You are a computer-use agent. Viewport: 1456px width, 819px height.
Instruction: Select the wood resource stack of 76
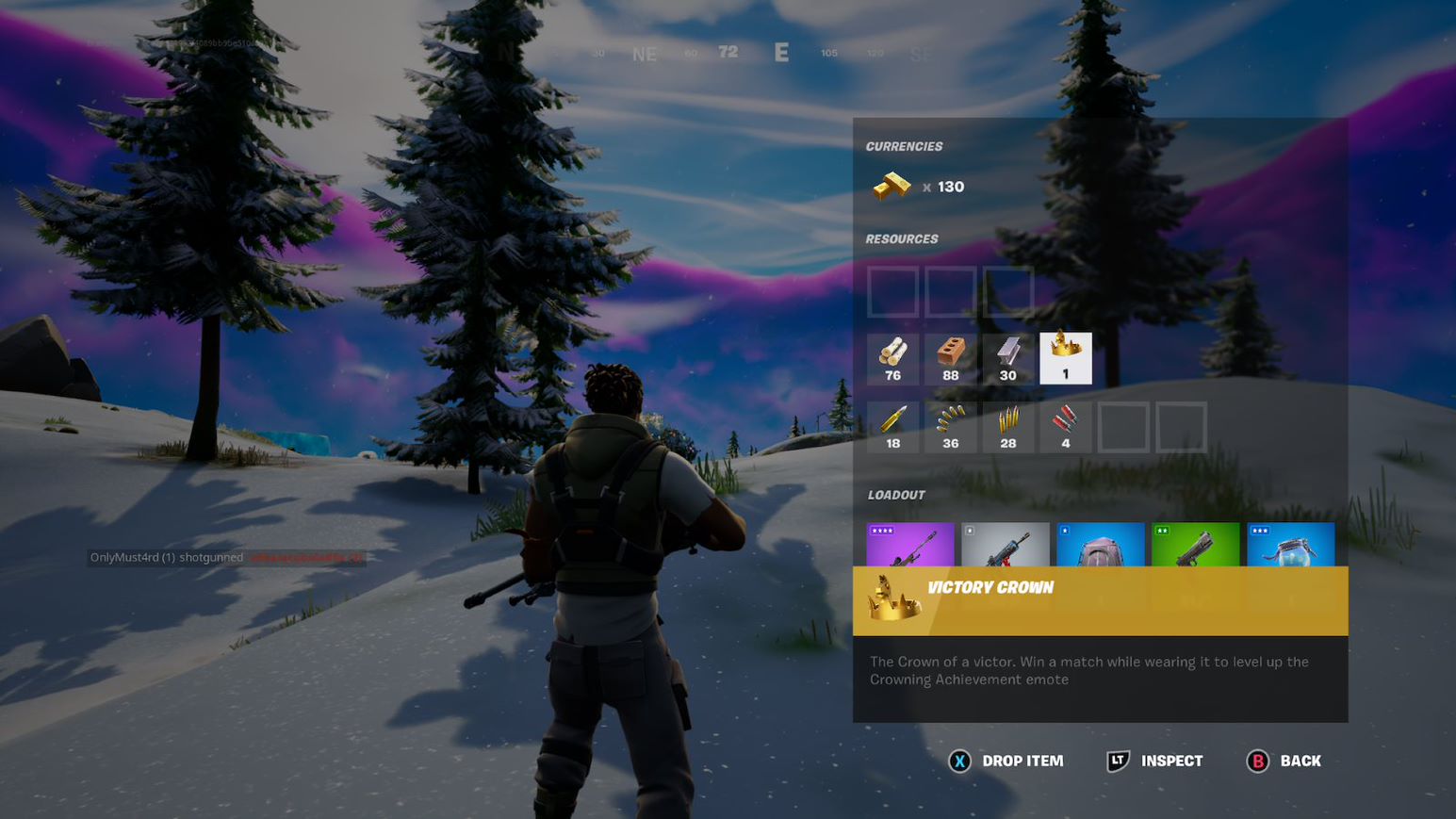pyautogui.click(x=892, y=358)
